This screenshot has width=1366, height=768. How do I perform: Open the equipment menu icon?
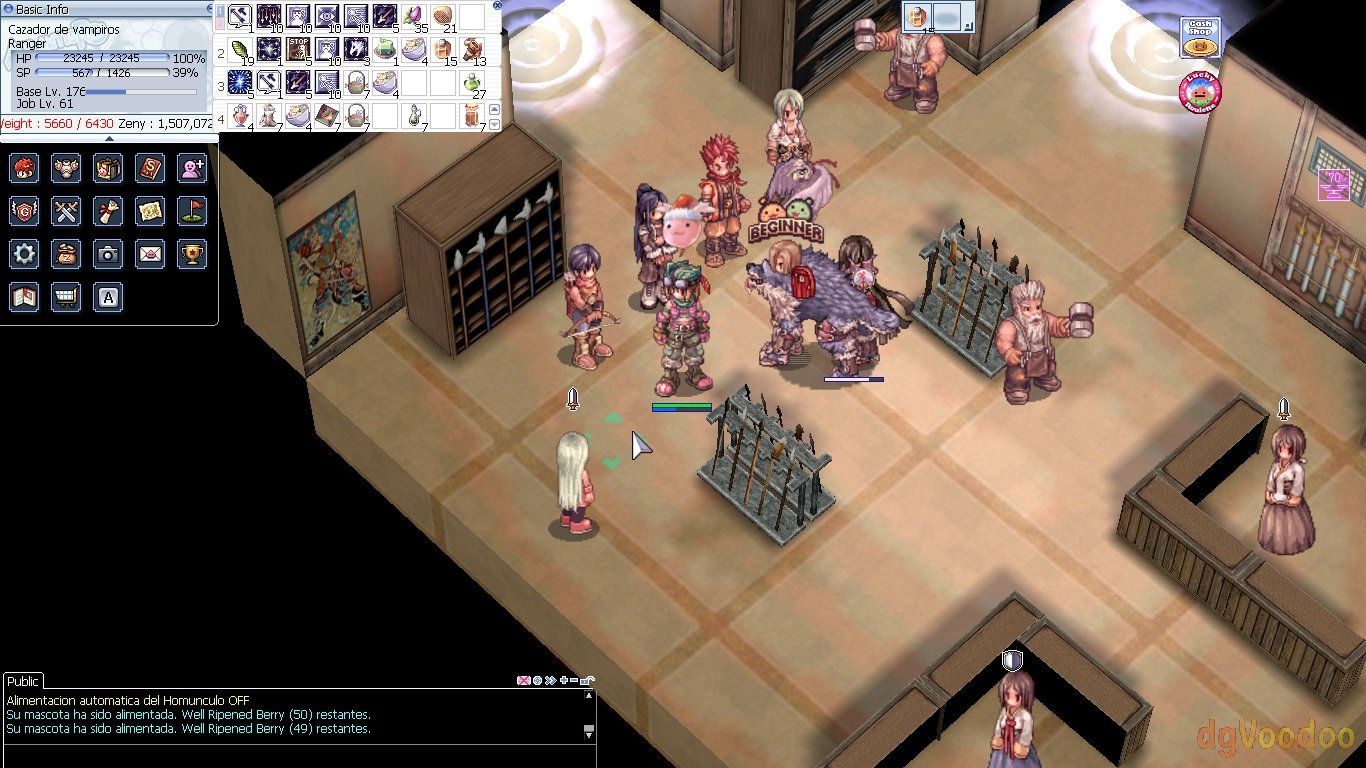click(x=66, y=168)
